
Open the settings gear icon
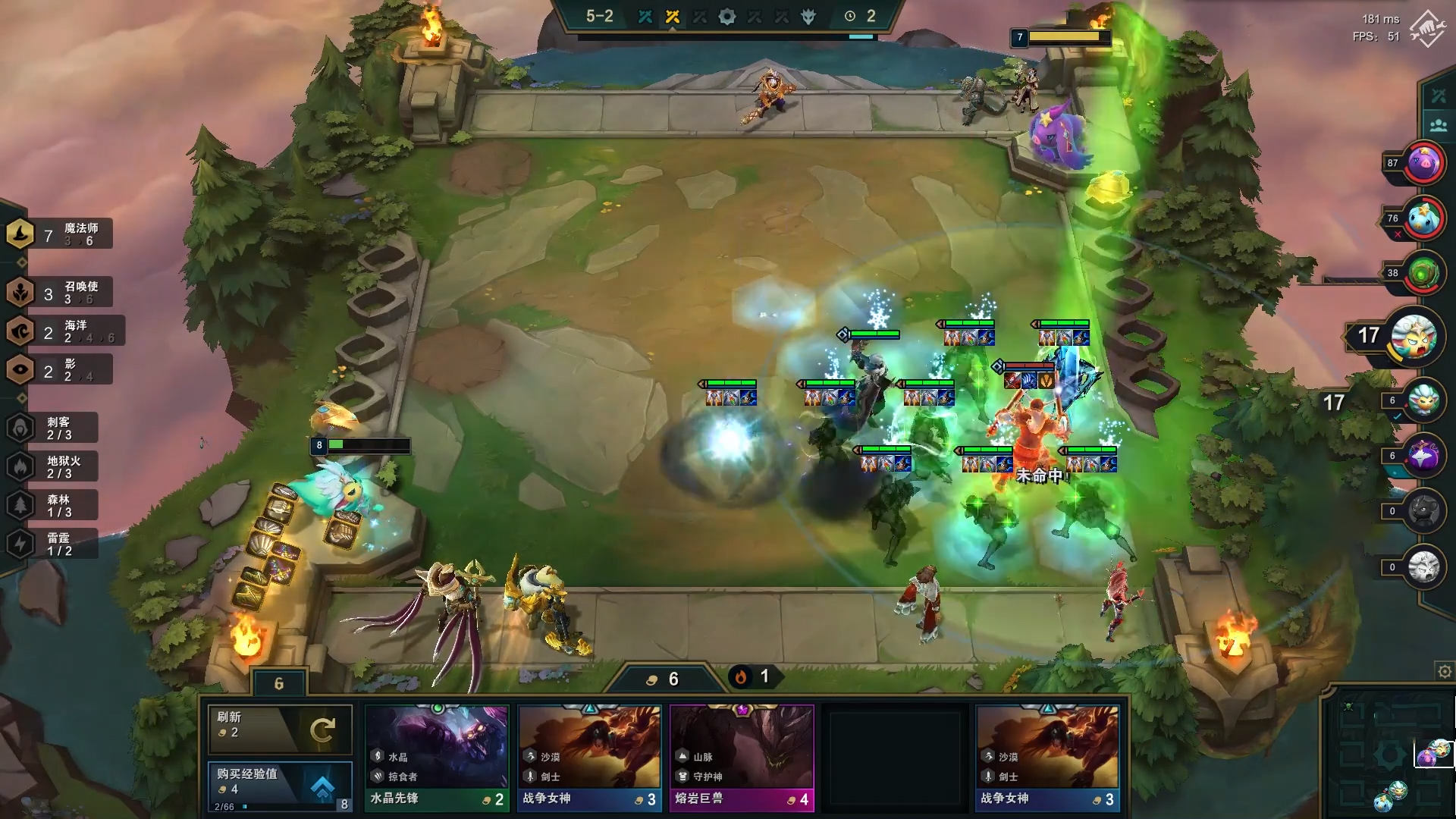coord(1445,671)
